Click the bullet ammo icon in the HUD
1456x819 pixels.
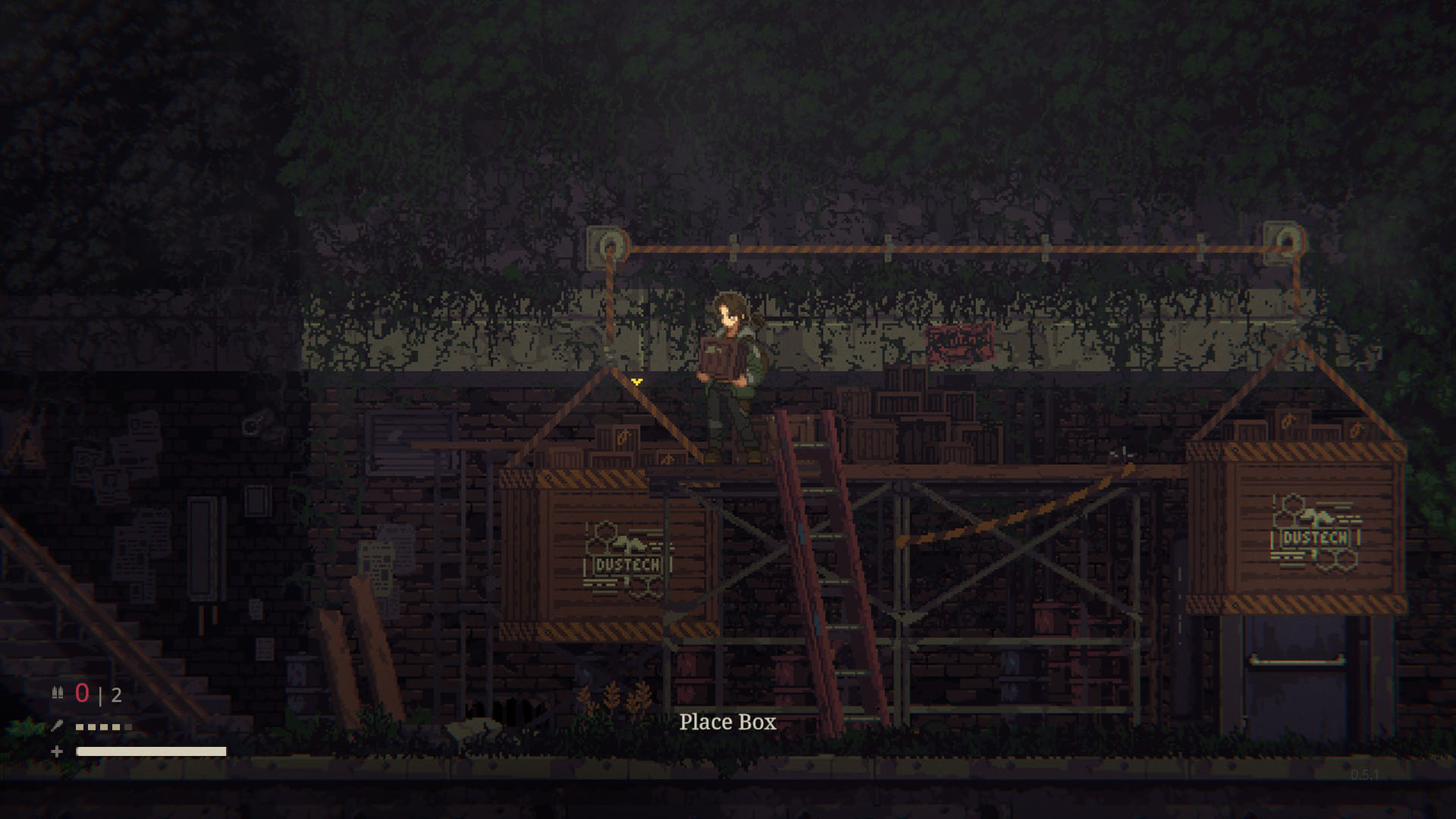pos(58,693)
